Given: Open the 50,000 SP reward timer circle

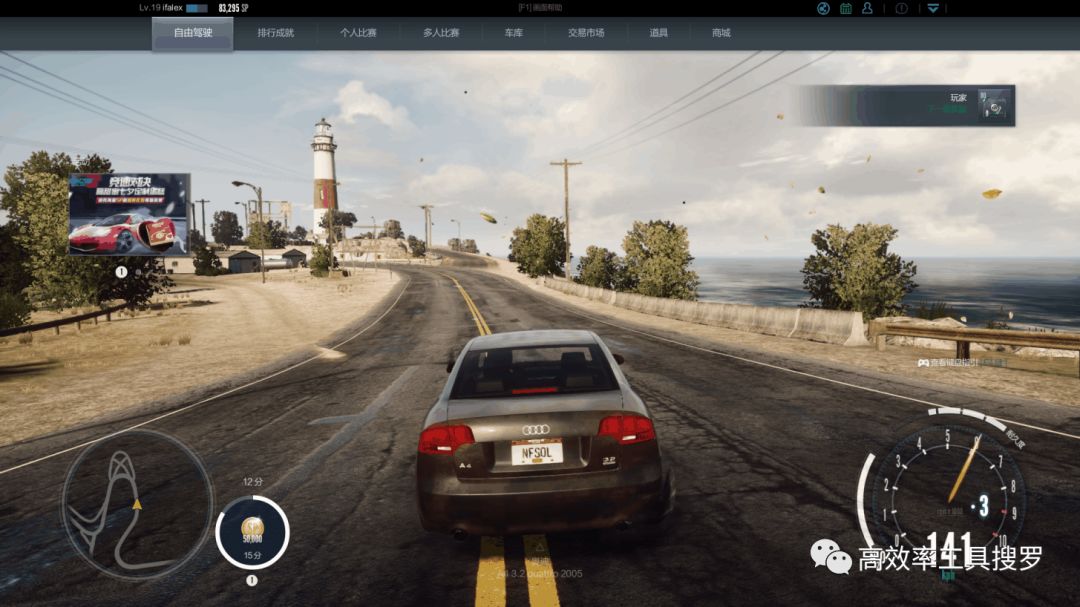Looking at the screenshot, I should tap(252, 532).
